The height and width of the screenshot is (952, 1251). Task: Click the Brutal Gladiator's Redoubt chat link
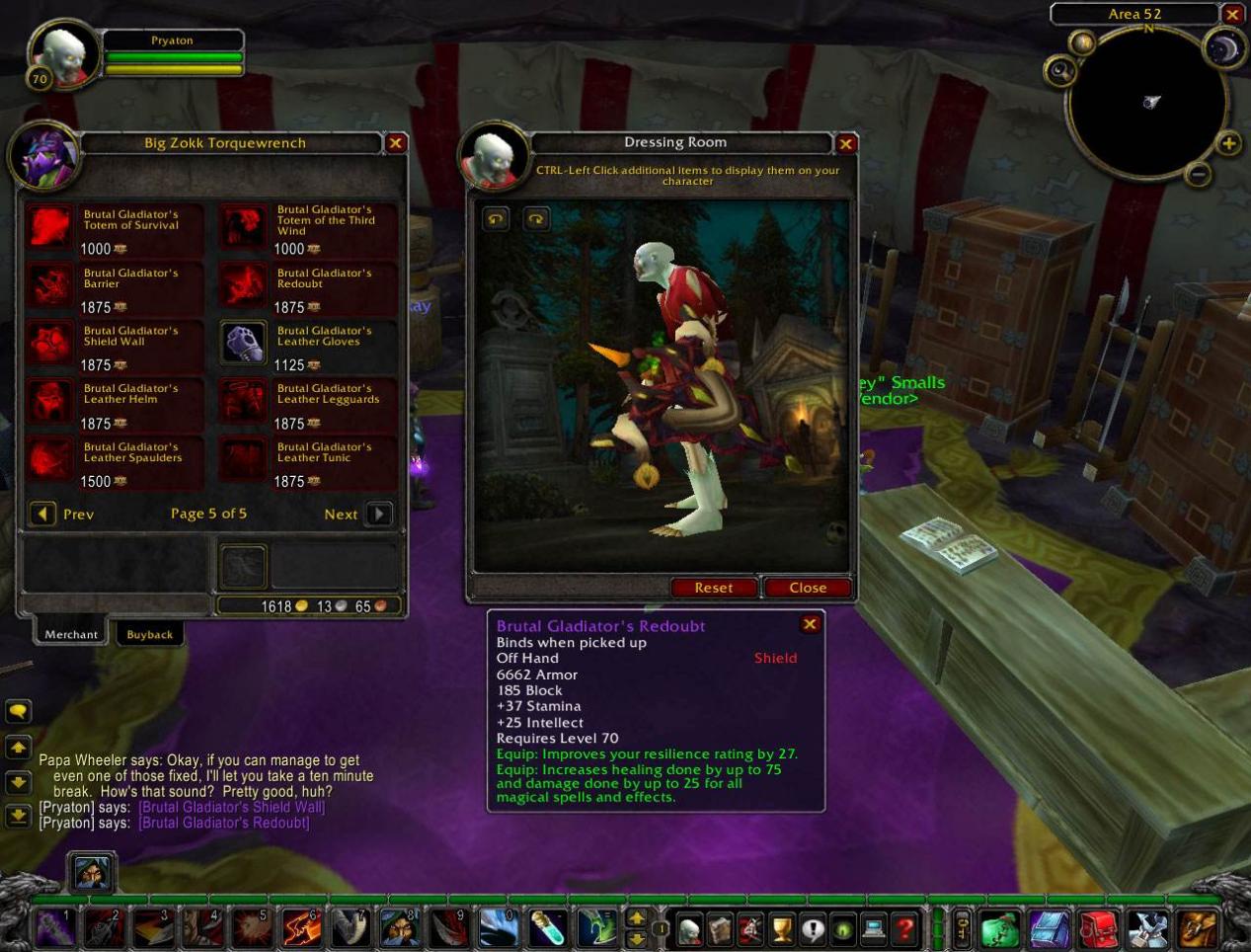[224, 823]
